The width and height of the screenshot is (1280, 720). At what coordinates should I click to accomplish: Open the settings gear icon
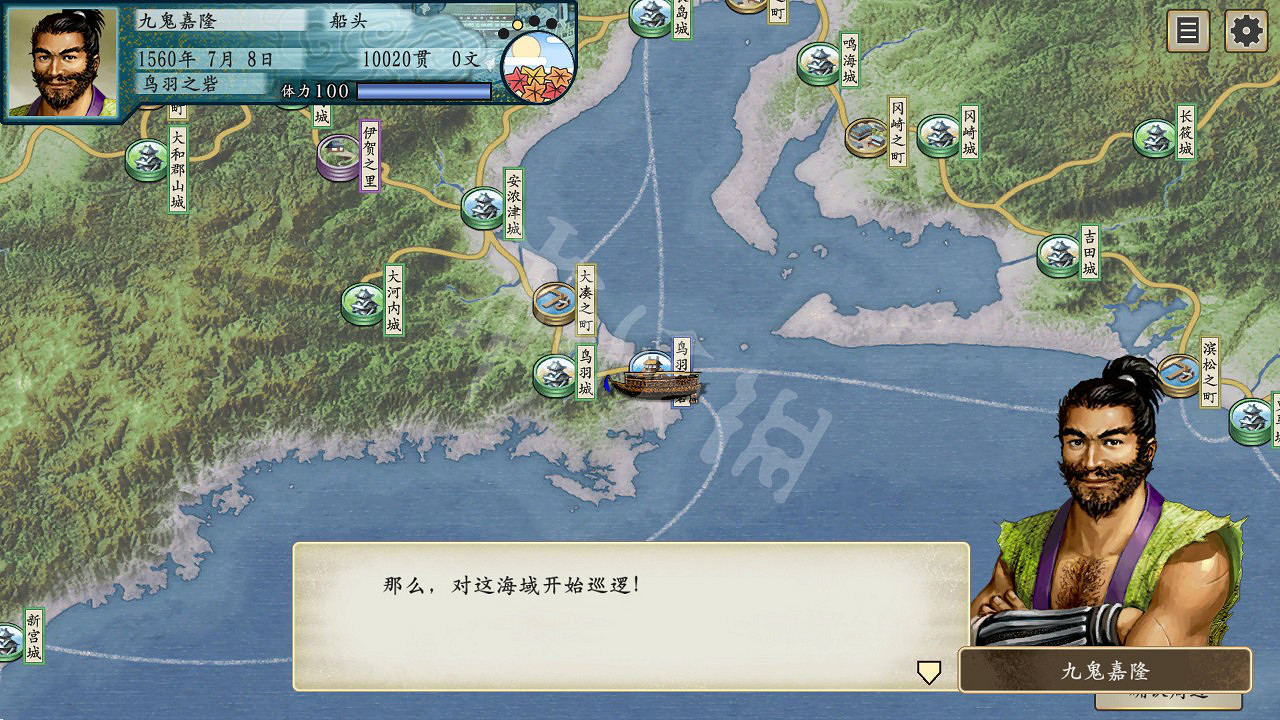coord(1245,31)
